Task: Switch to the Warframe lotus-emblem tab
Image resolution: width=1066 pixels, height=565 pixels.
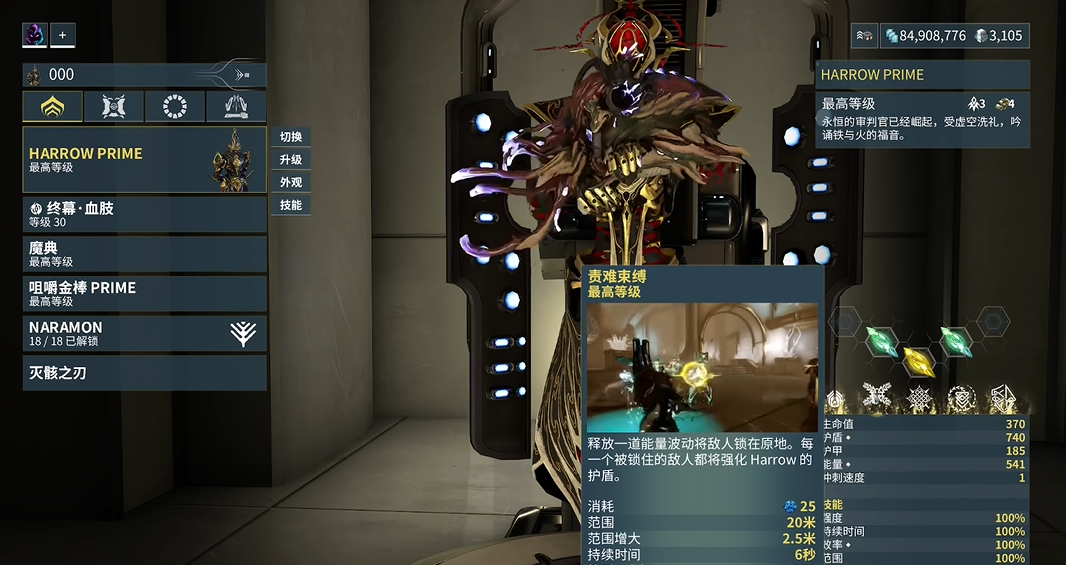Action: (x=52, y=106)
